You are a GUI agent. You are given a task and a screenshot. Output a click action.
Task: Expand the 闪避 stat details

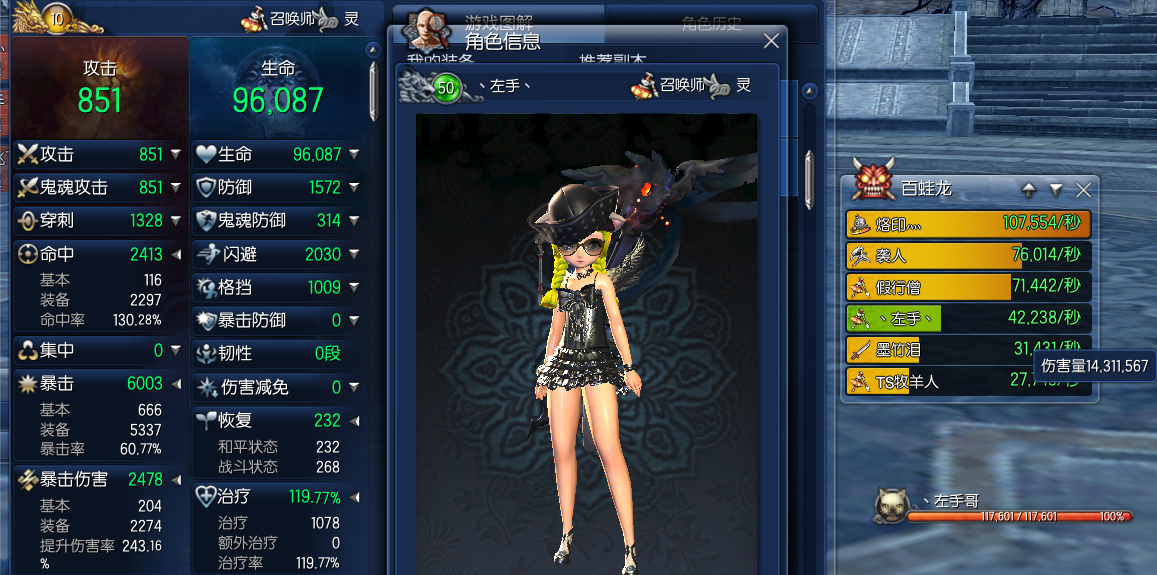pyautogui.click(x=354, y=255)
